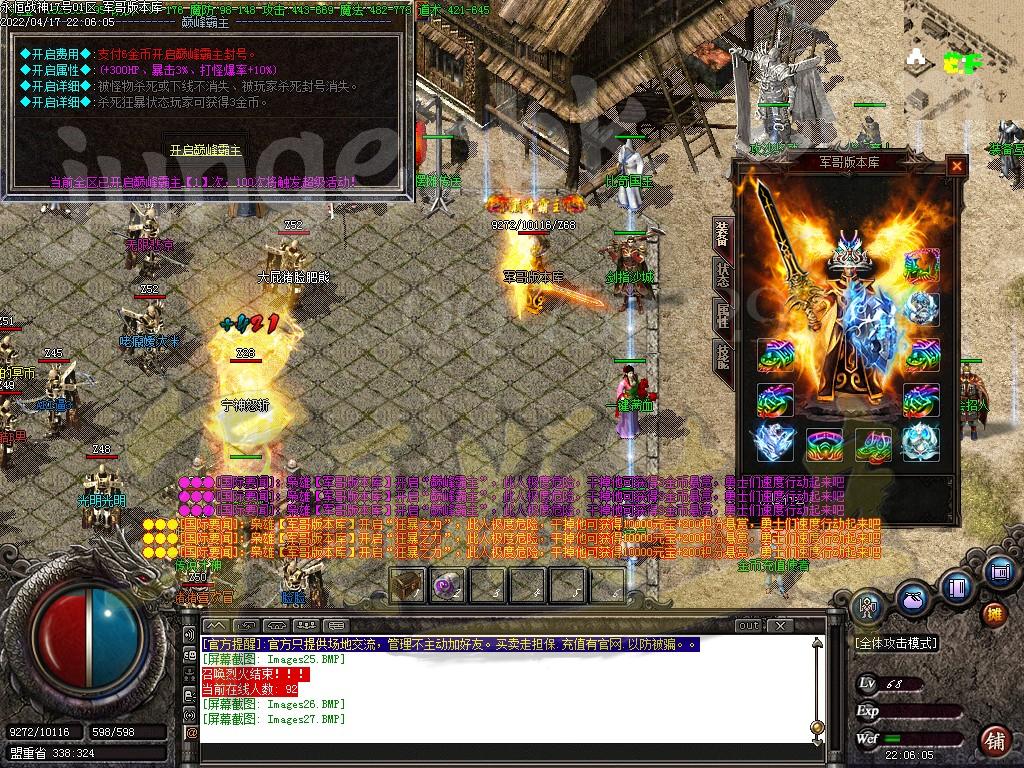Open the character sheet icon
This screenshot has width=1024, height=768.
point(865,606)
